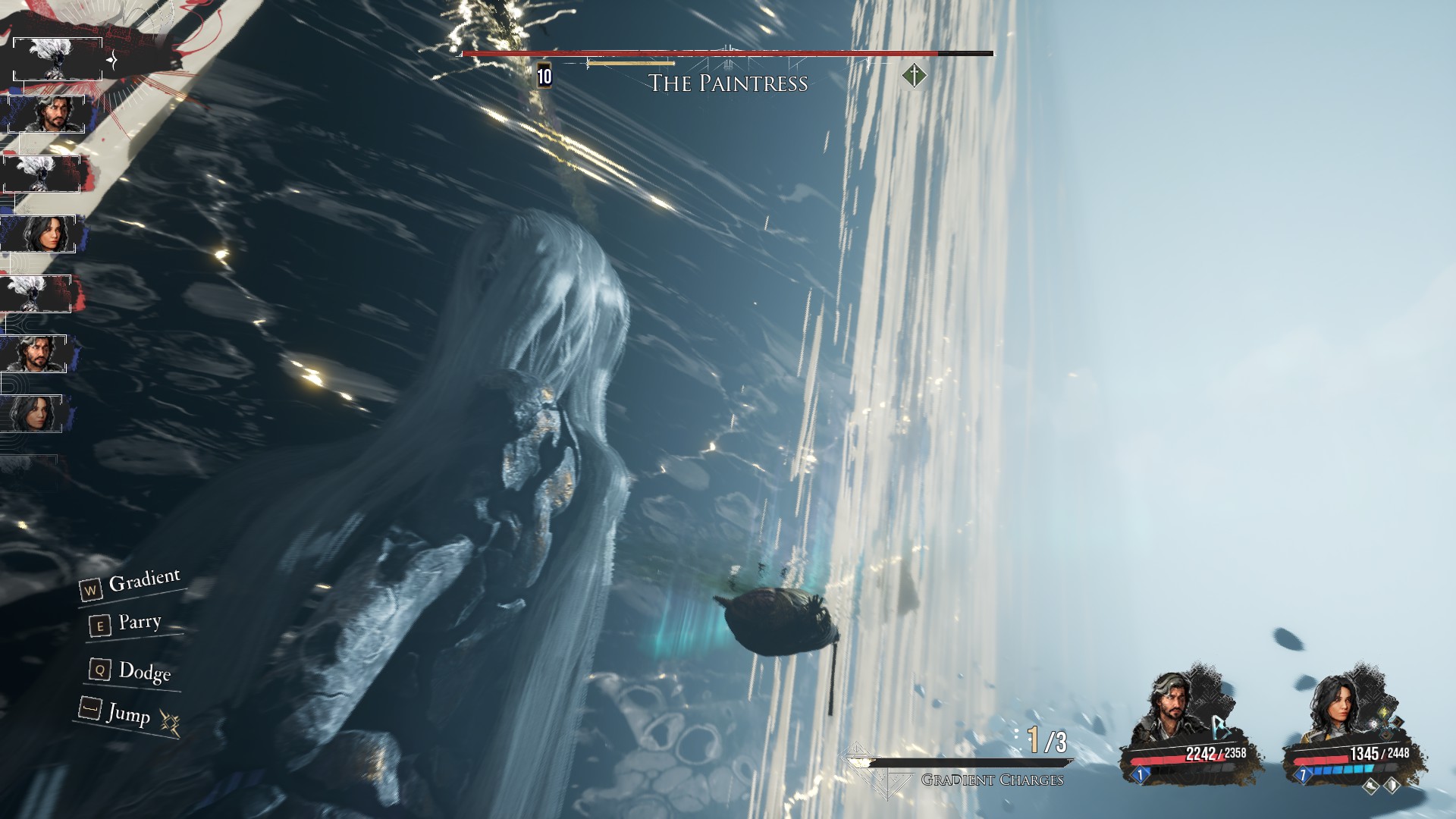This screenshot has height=819, width=1456.
Task: Inspect the green diamond status icon beside The Paintress
Action: [915, 76]
